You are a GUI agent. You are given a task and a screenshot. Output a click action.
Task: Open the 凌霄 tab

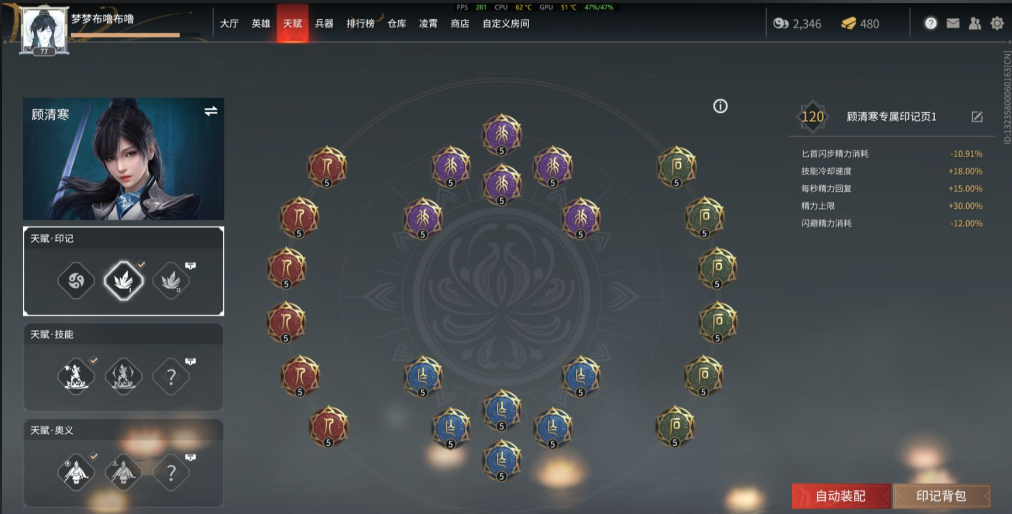(428, 23)
